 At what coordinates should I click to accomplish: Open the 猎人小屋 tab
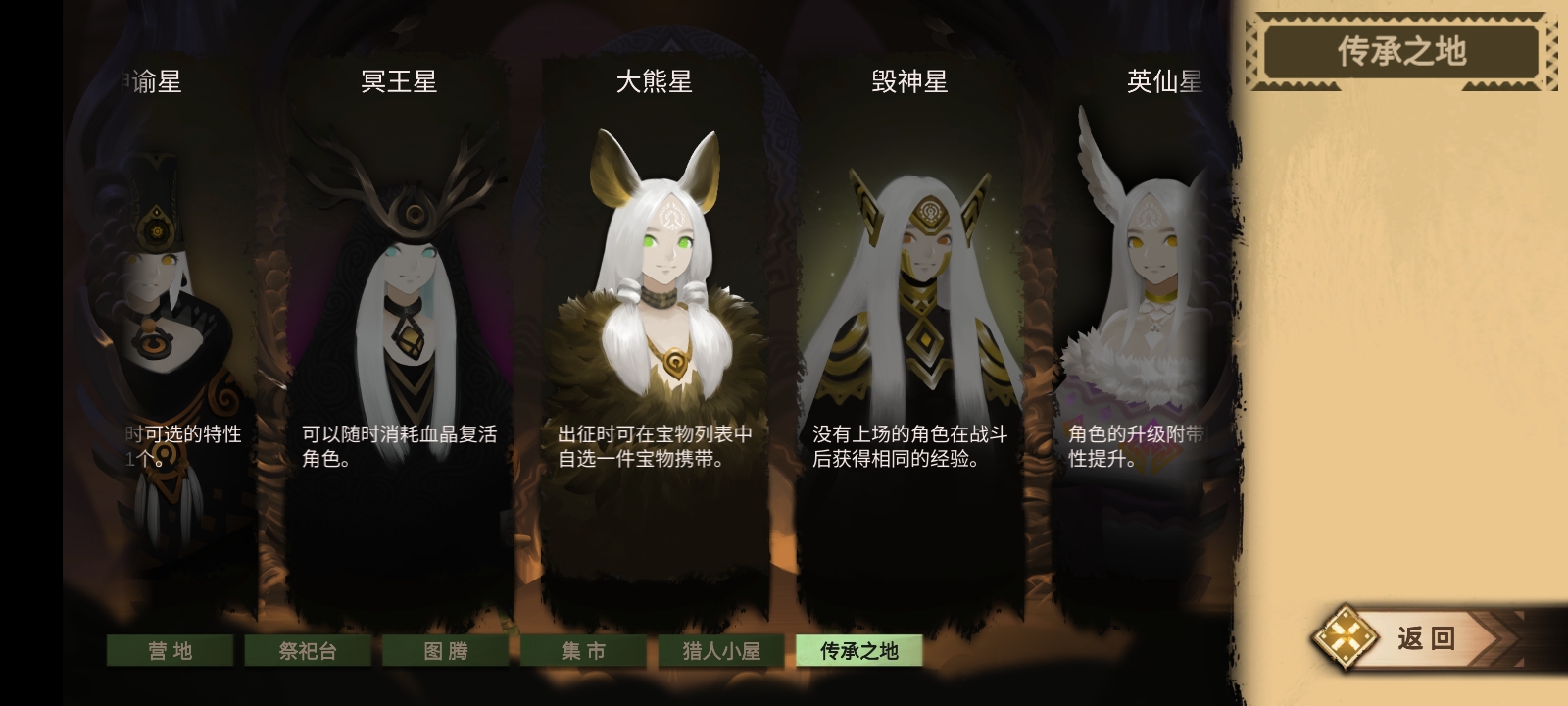pos(720,650)
